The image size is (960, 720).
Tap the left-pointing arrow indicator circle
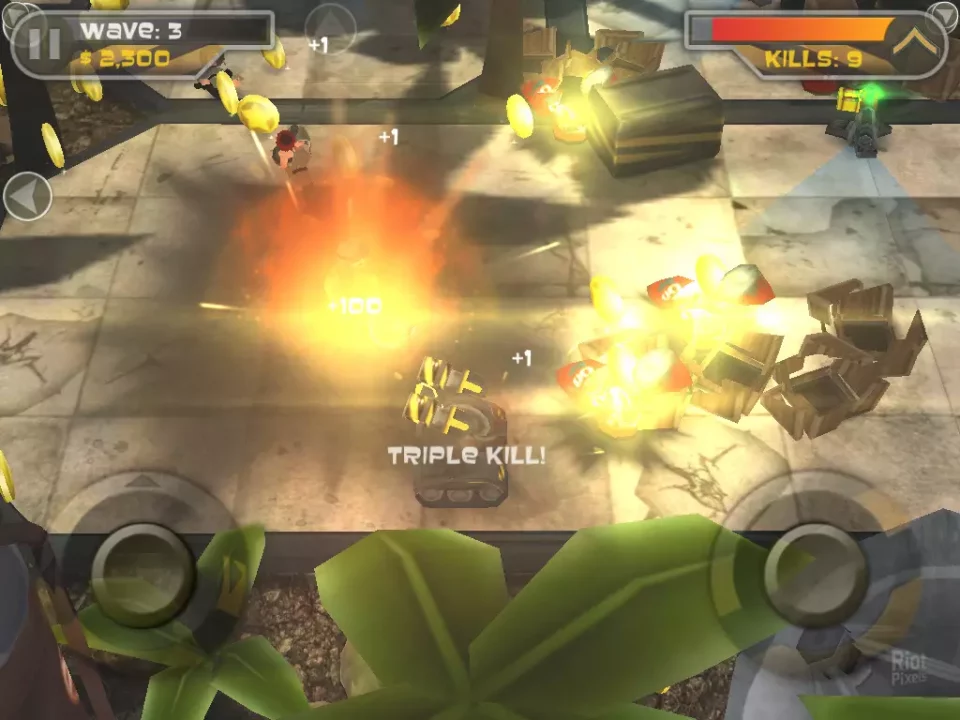(x=27, y=197)
